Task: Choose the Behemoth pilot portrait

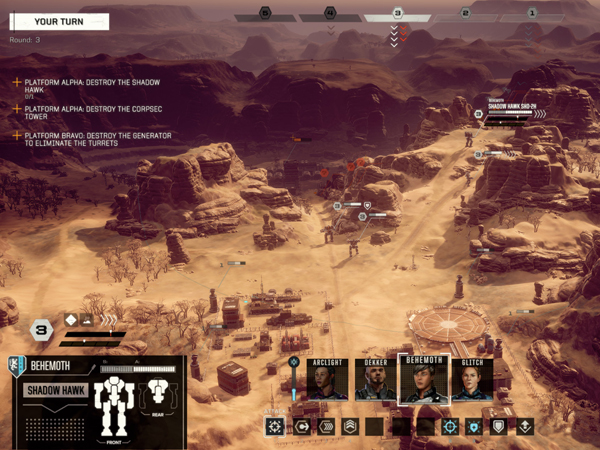Action: click(423, 380)
